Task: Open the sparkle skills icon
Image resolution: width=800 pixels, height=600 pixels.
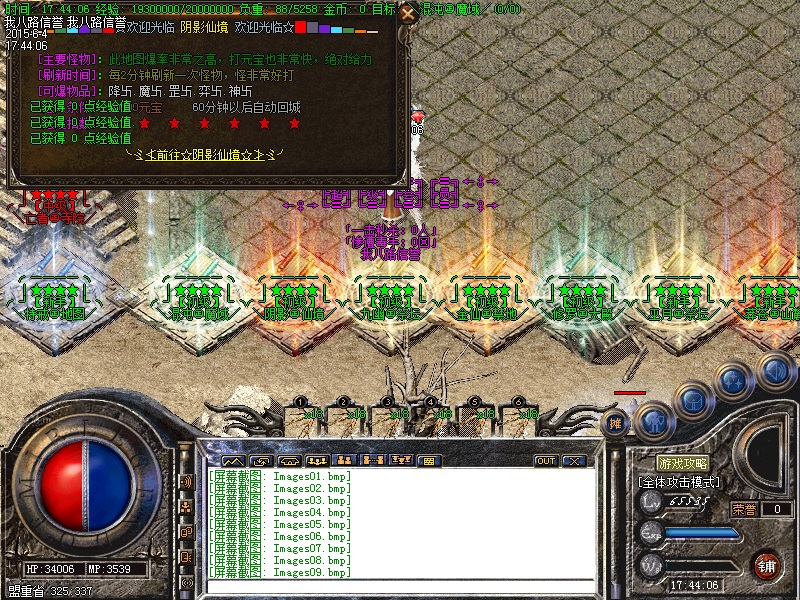Action: [x=733, y=380]
